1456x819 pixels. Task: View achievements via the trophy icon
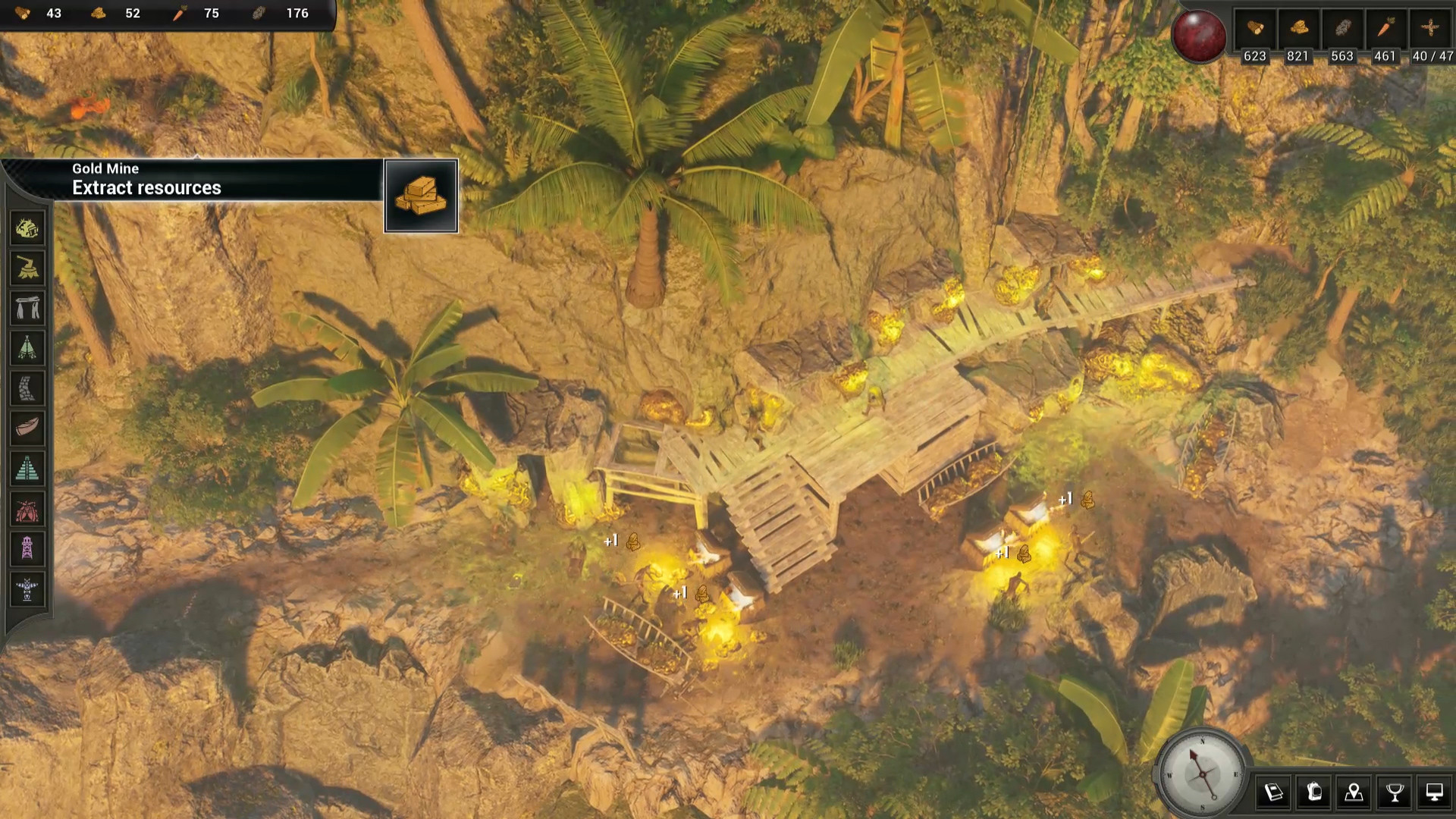[1395, 793]
